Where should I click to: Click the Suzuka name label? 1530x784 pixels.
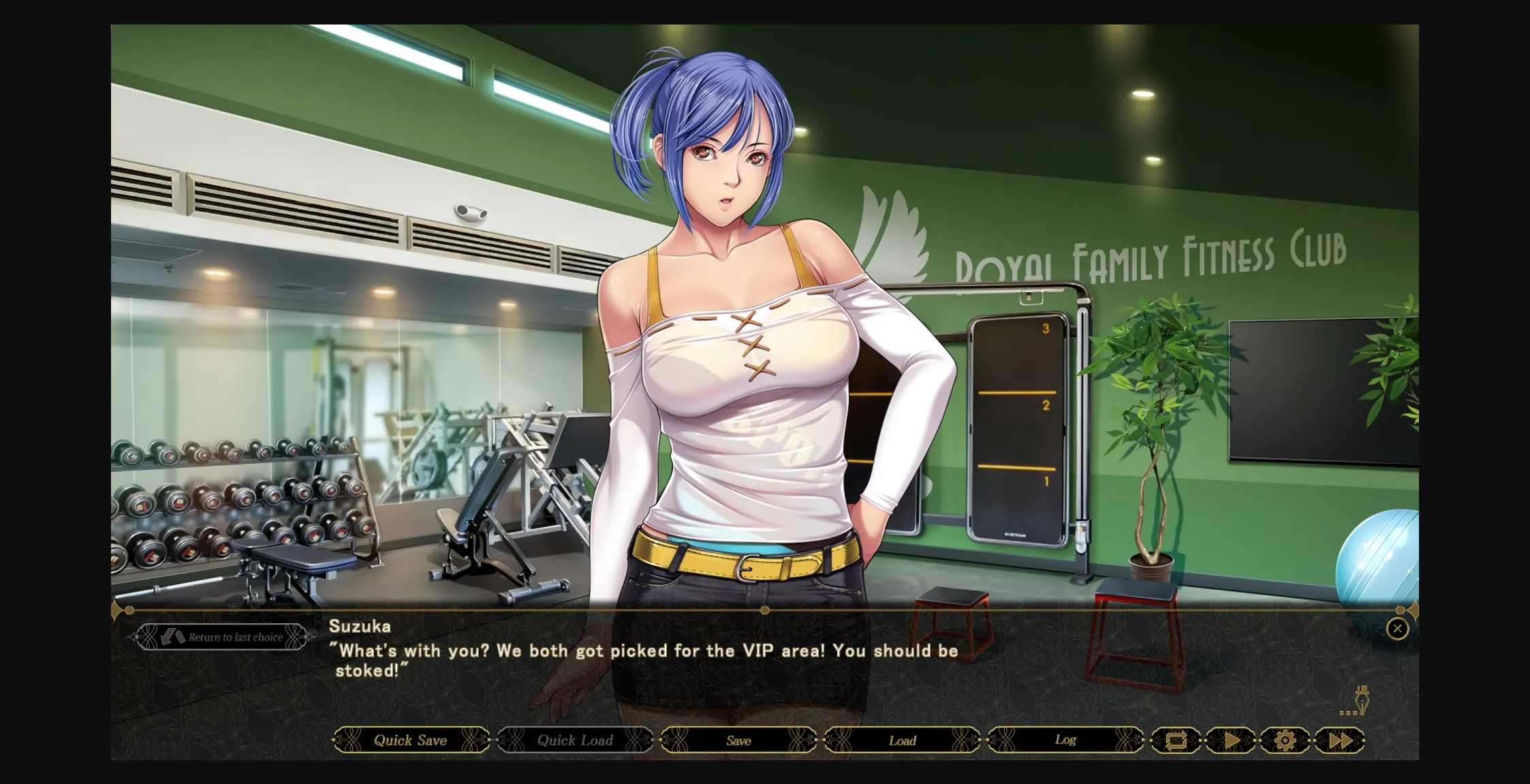coord(360,627)
